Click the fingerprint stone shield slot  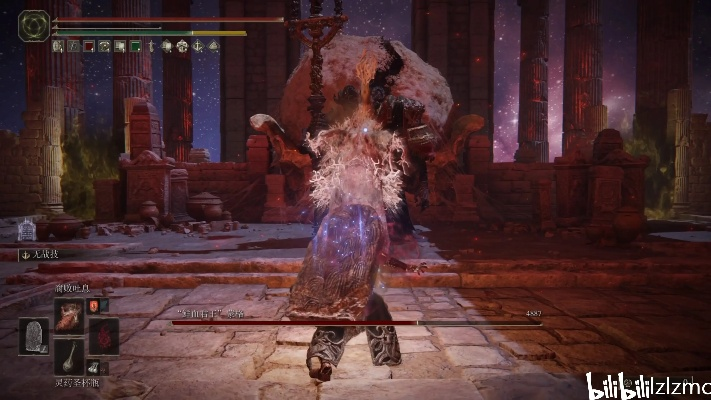coord(33,337)
